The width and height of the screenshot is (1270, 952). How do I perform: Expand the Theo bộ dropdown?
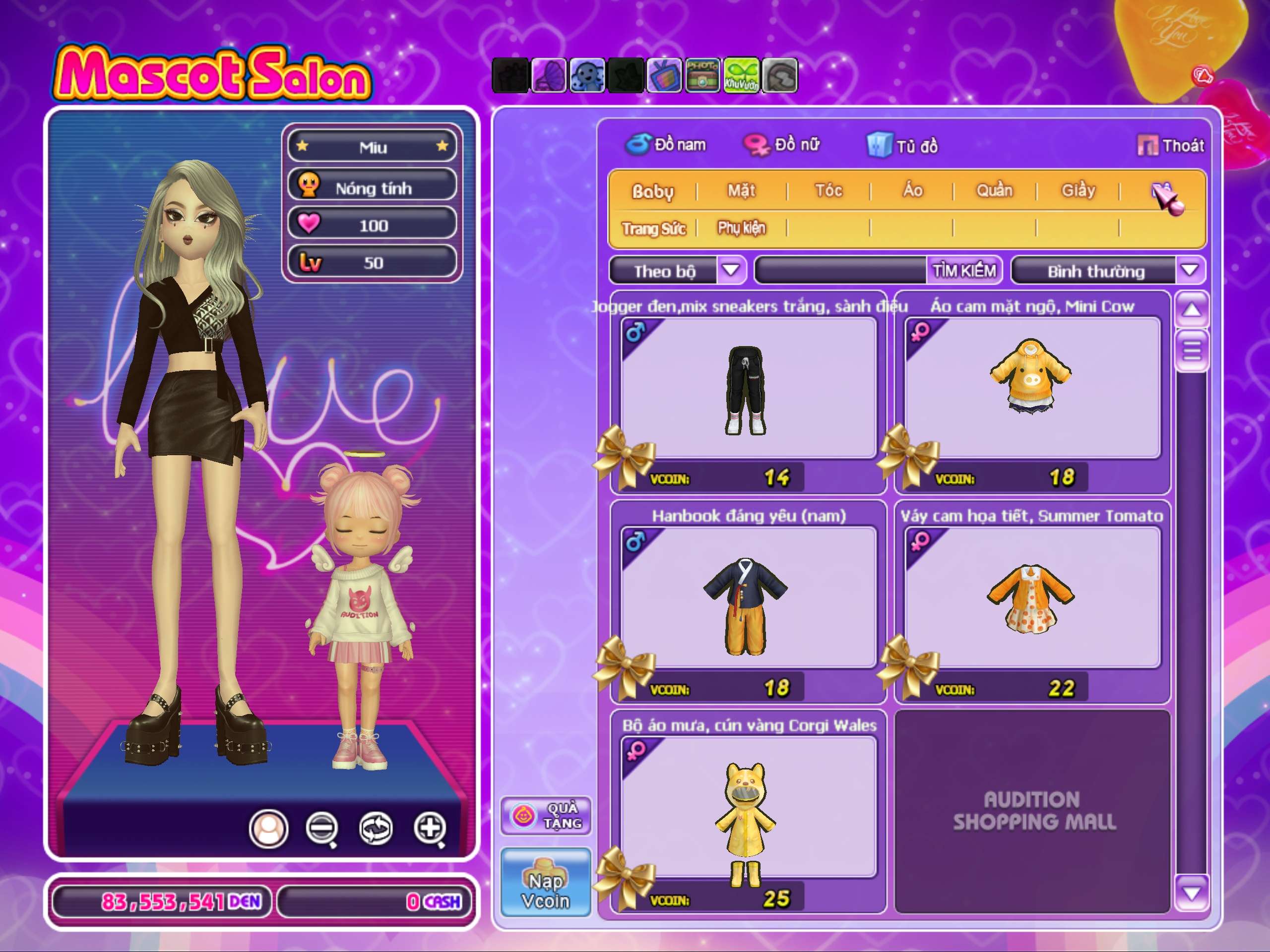pos(730,270)
